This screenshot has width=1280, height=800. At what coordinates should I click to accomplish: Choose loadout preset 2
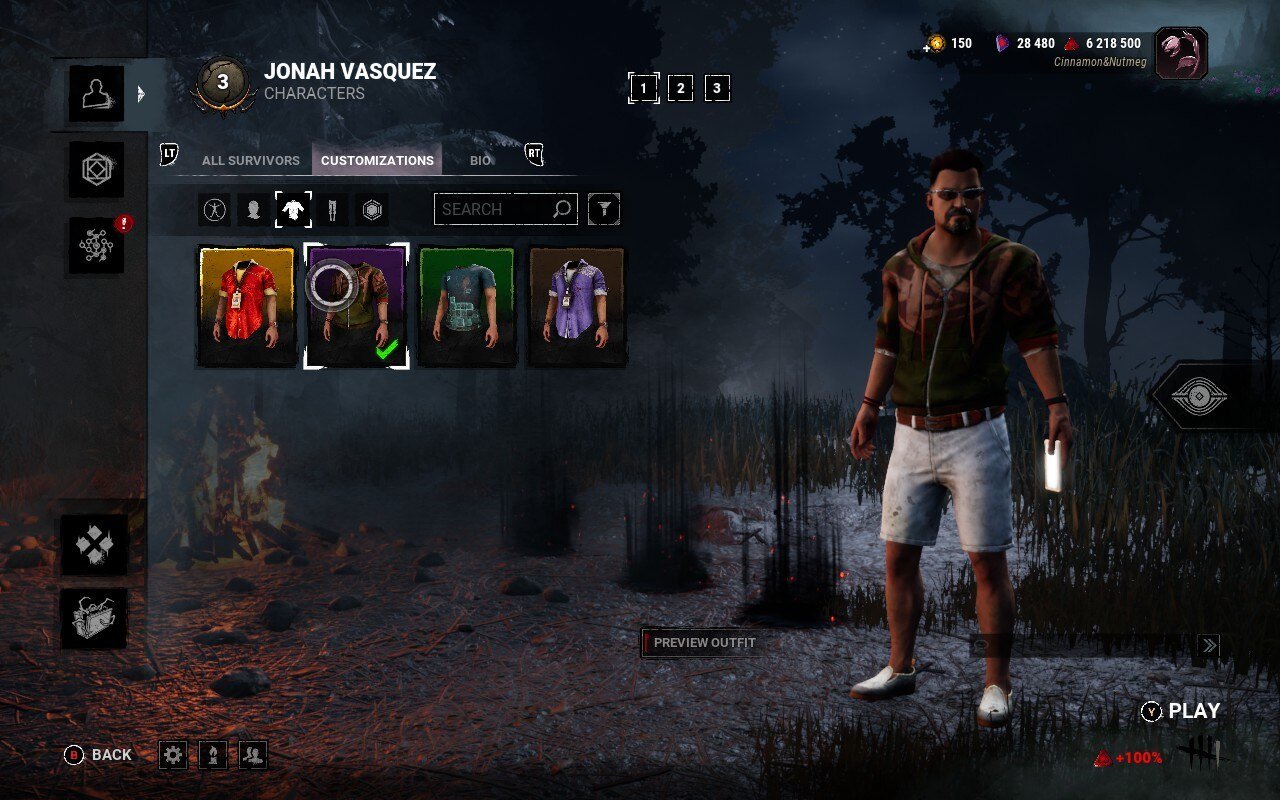coord(680,88)
